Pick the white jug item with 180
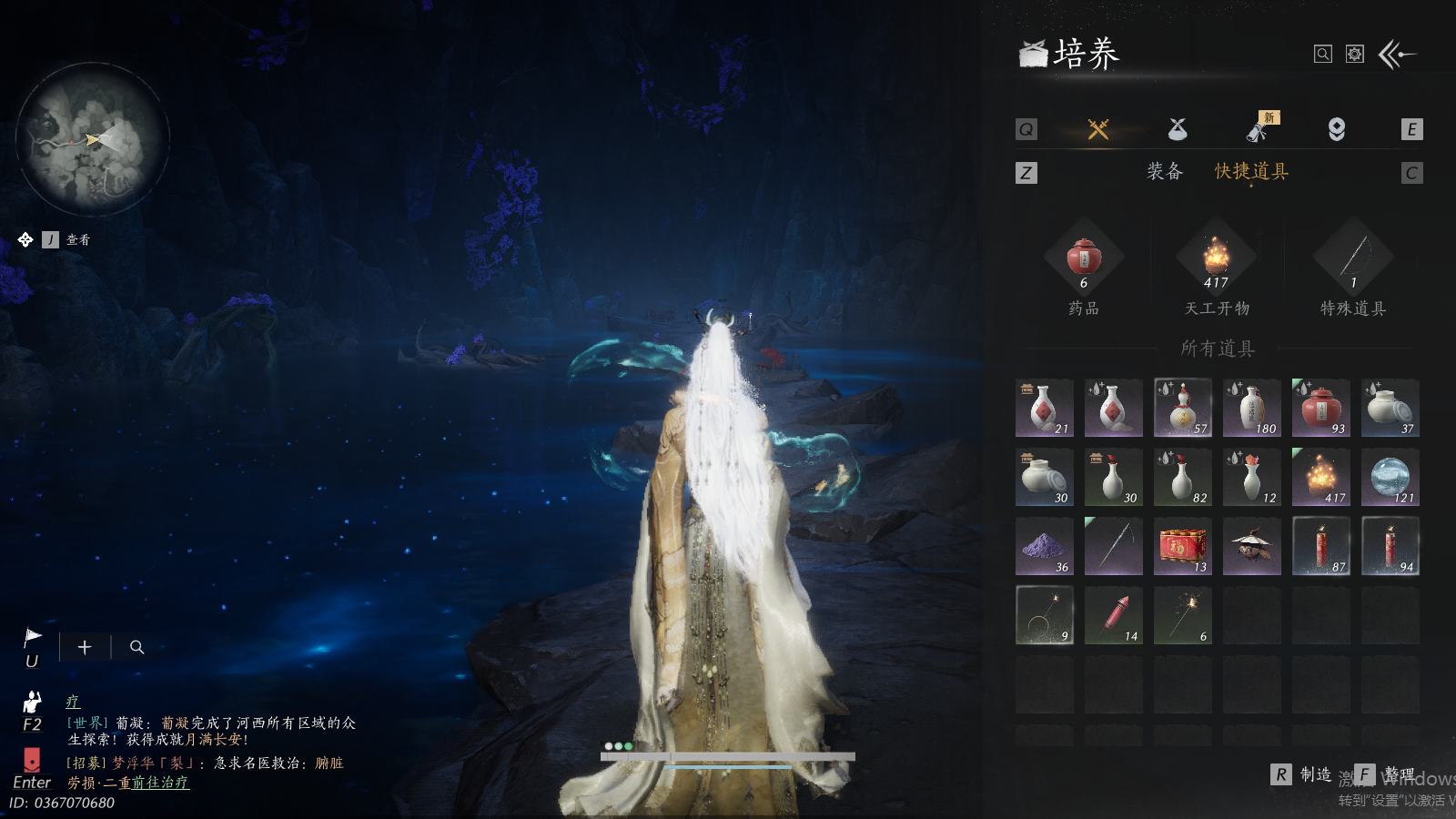 point(1251,408)
